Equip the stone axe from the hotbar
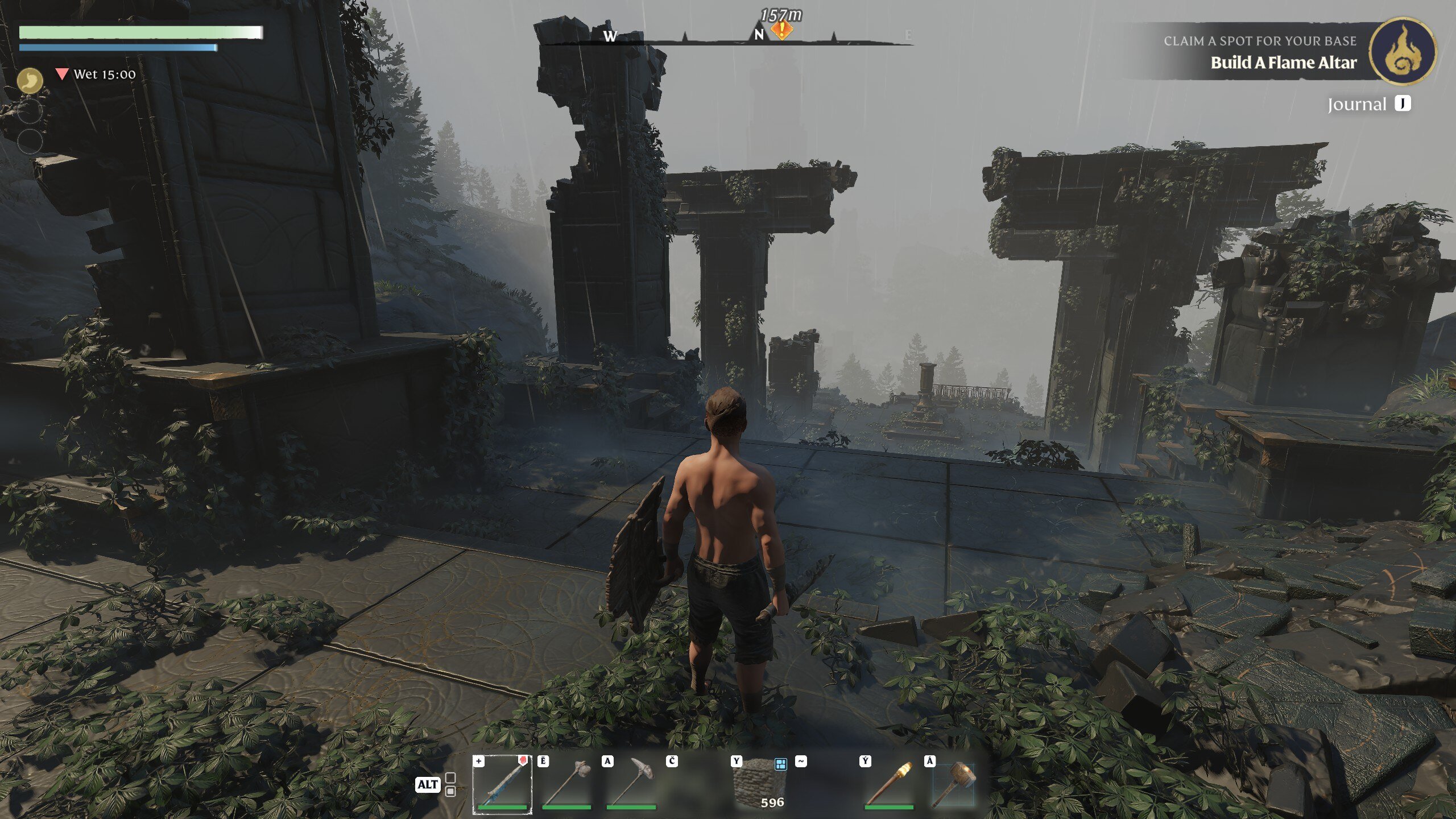The image size is (1456, 819). point(566,784)
